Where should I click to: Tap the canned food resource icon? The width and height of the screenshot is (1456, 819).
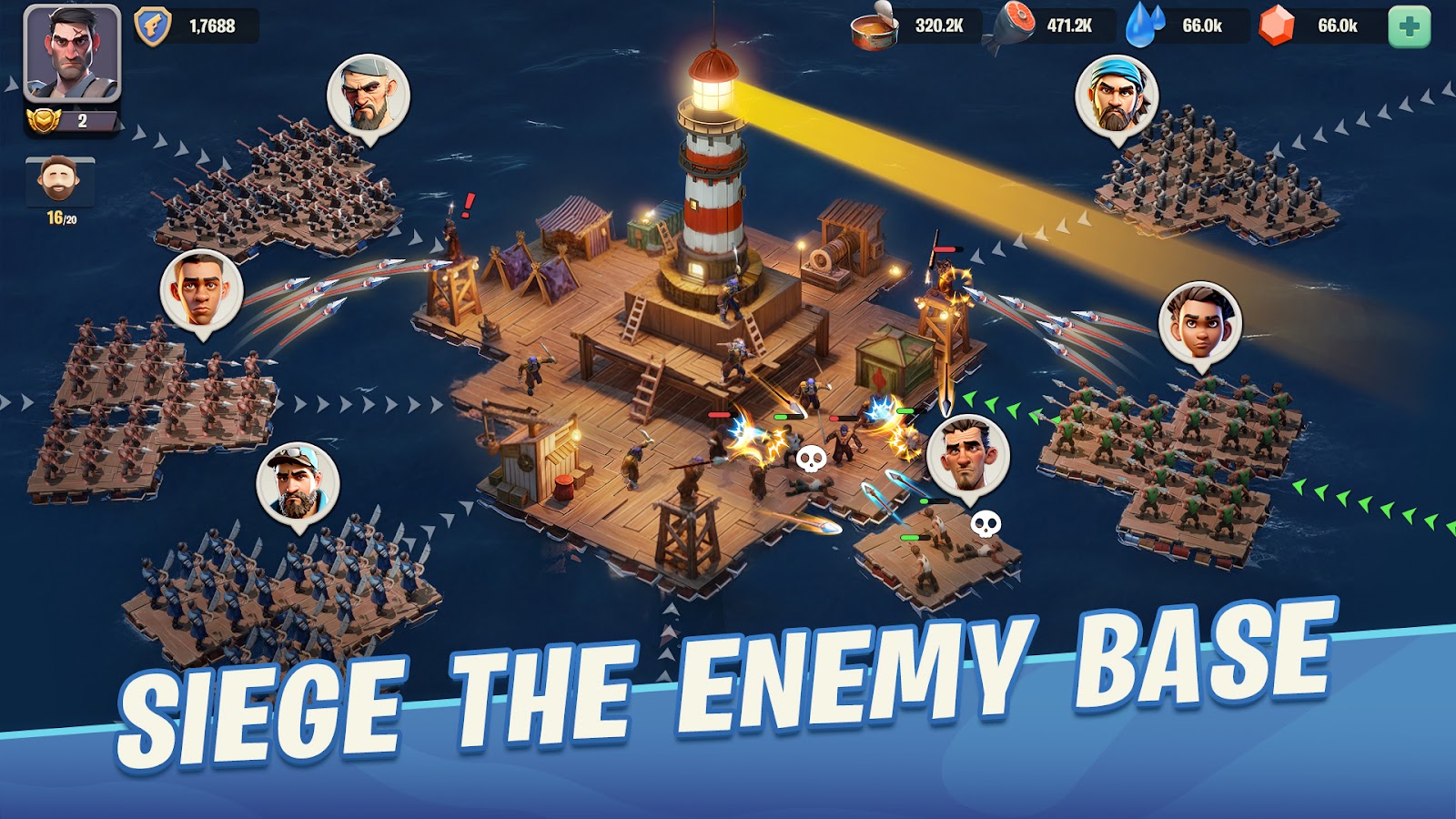(x=875, y=26)
